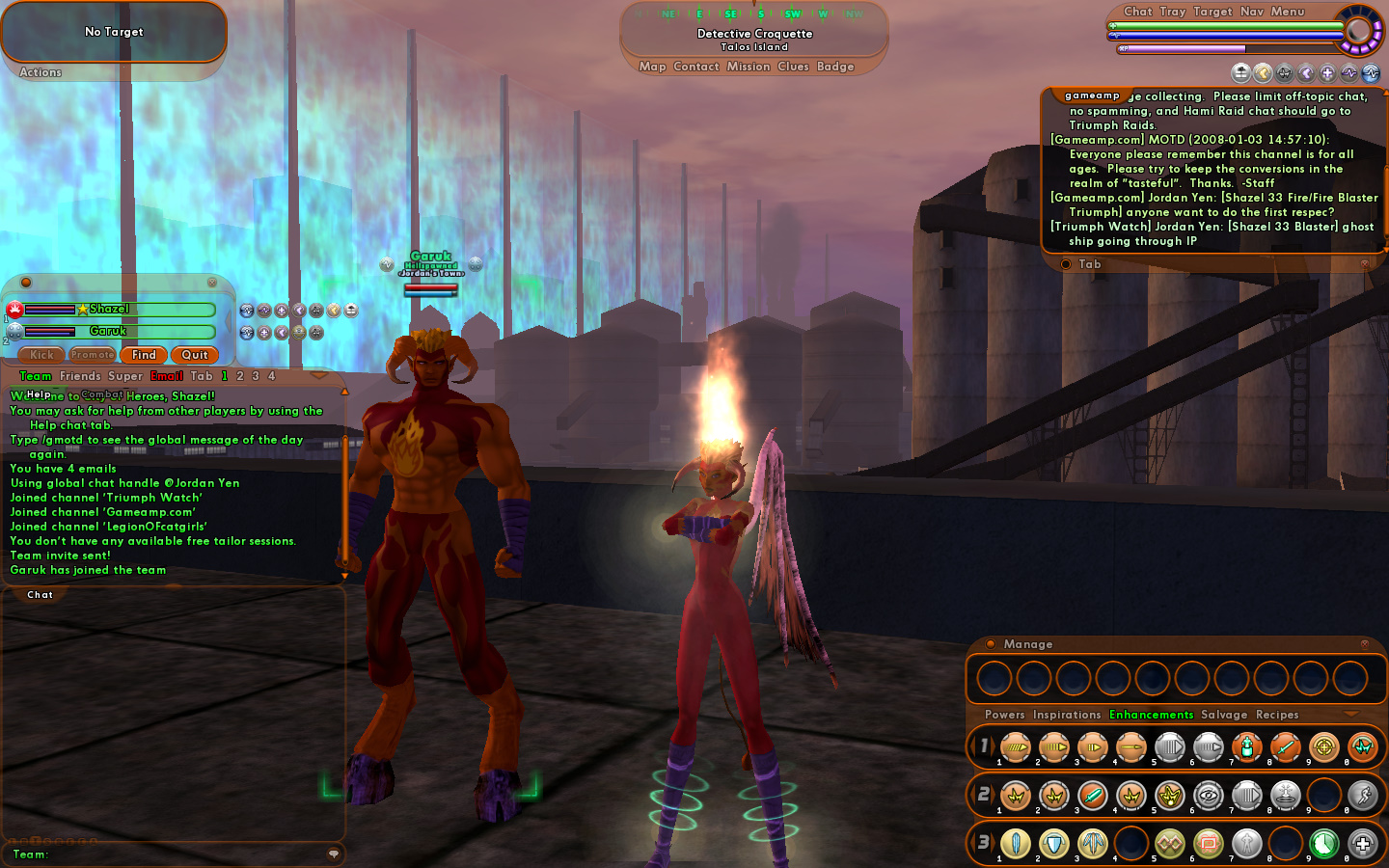Show the Recipes list
Image resolution: width=1389 pixels, height=868 pixels.
click(x=1277, y=715)
